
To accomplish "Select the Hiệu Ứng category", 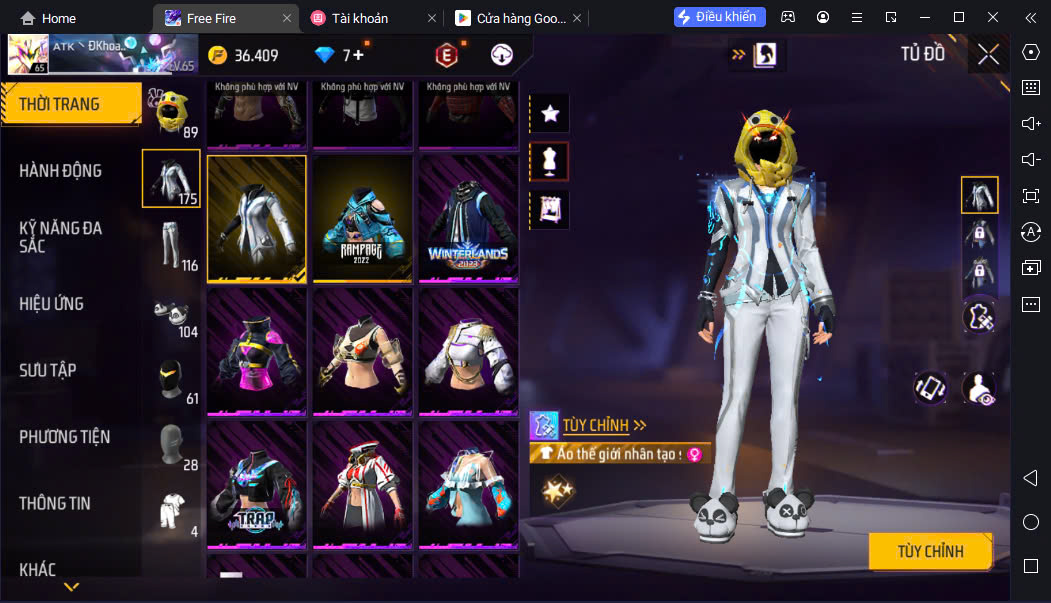I will (52, 304).
